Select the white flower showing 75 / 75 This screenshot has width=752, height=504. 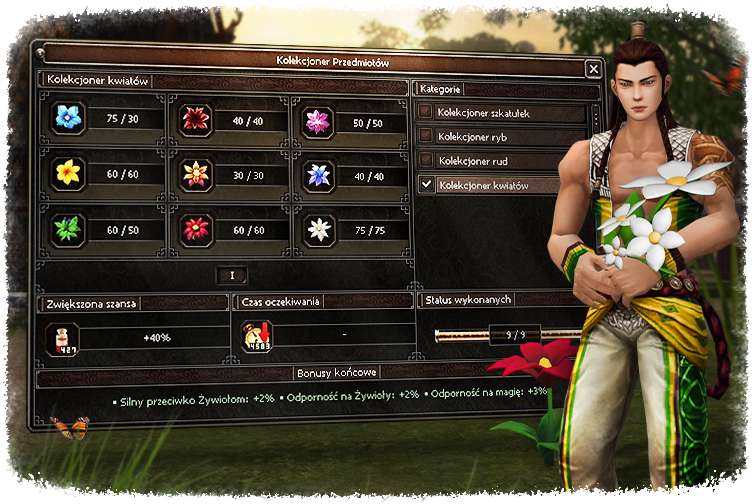[x=319, y=229]
